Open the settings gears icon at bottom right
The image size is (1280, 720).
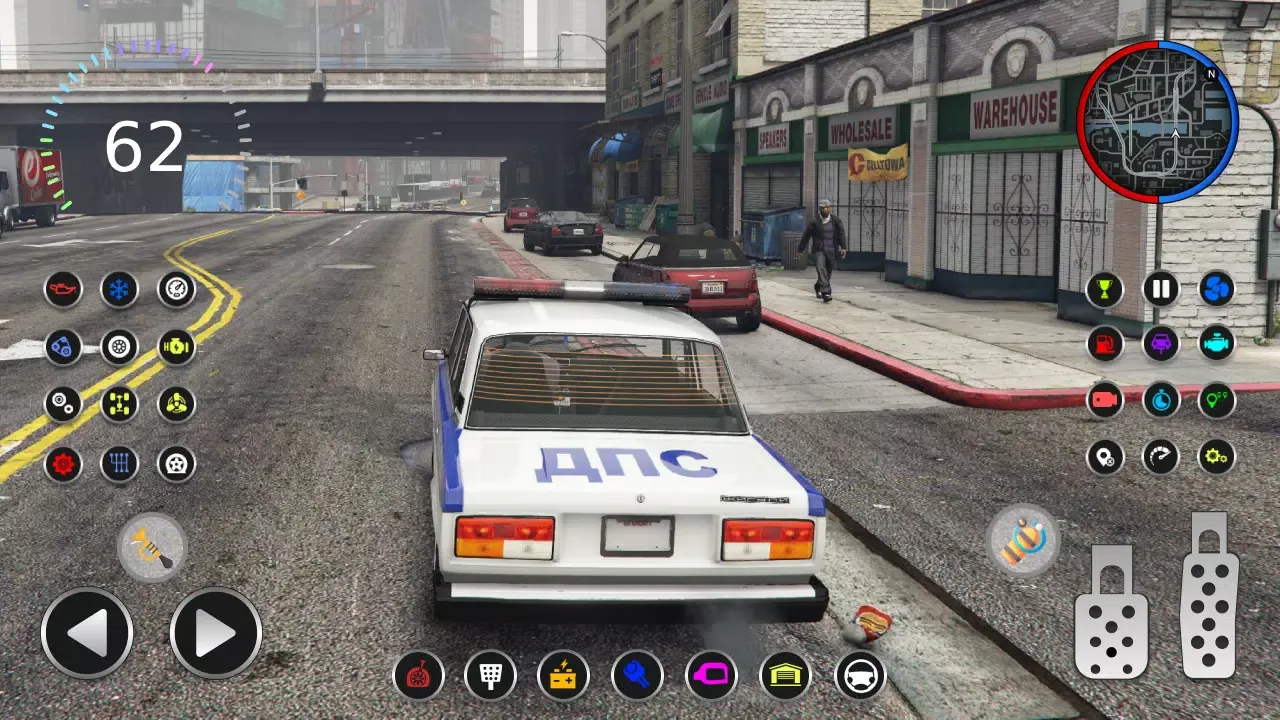point(1216,457)
